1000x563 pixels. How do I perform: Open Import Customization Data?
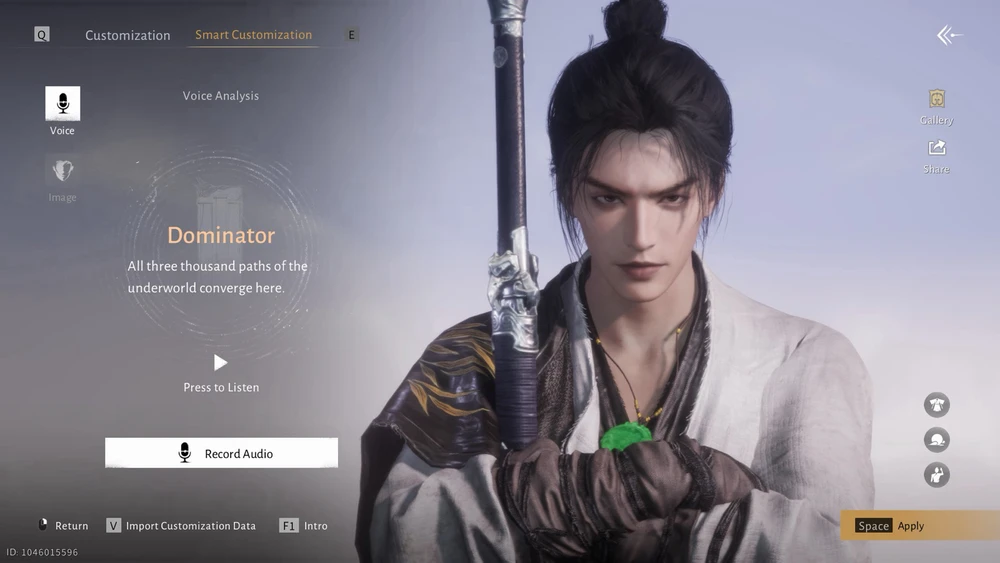click(x=181, y=525)
